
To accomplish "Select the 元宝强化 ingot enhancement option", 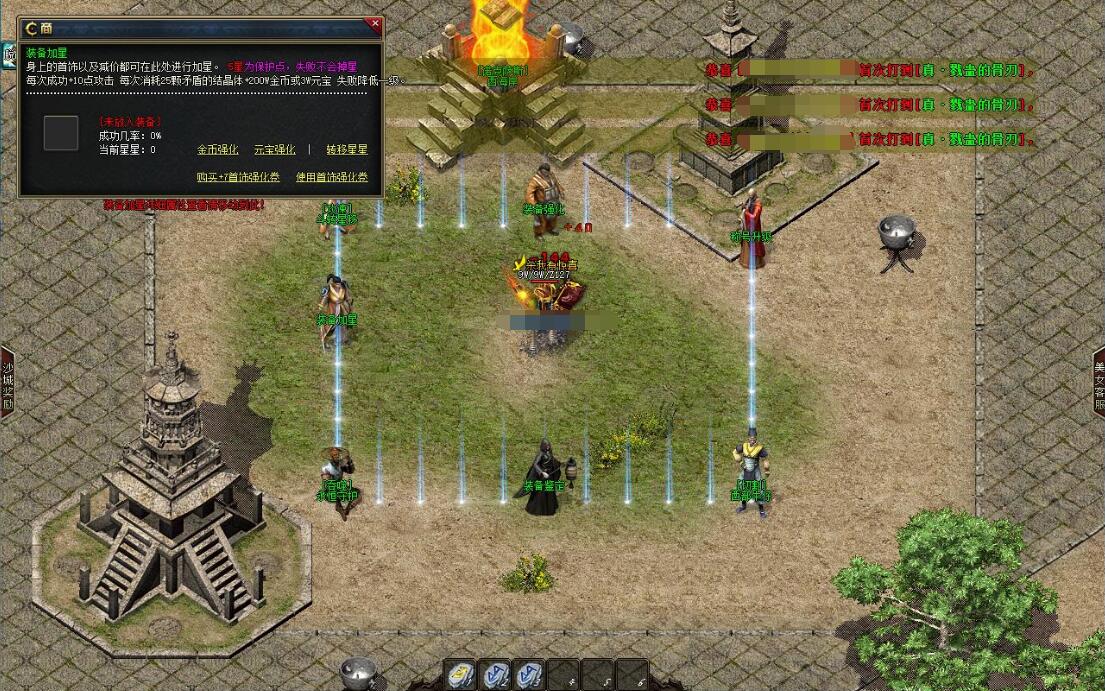I will click(x=274, y=150).
